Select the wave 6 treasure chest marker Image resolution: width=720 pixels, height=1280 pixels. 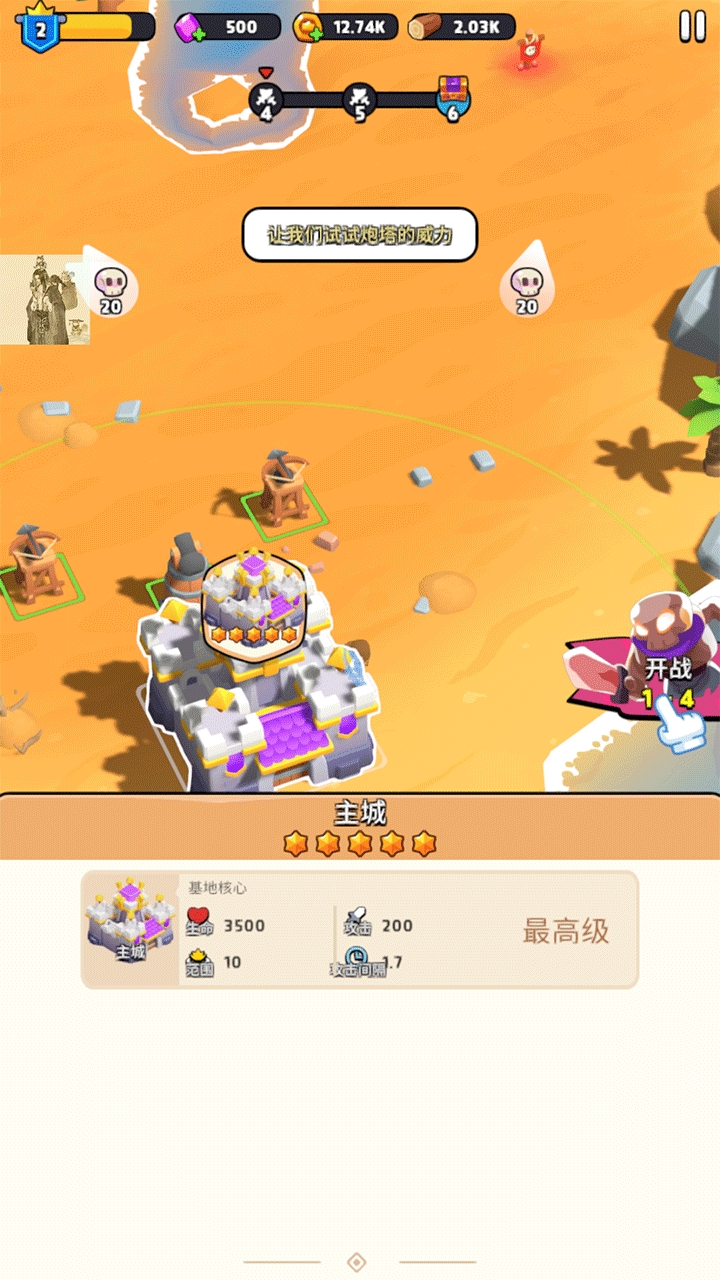[x=453, y=98]
